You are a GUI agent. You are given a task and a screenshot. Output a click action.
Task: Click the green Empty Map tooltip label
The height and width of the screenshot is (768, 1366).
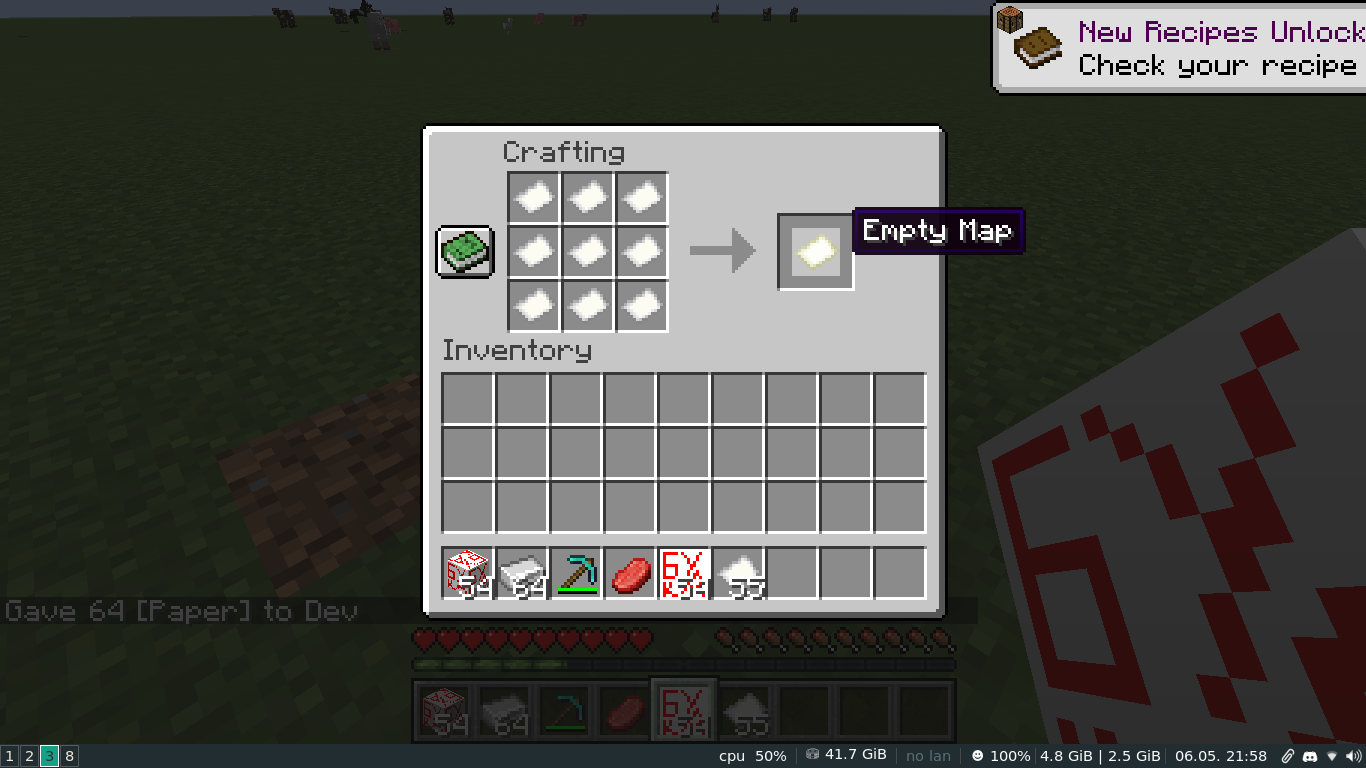[937, 230]
